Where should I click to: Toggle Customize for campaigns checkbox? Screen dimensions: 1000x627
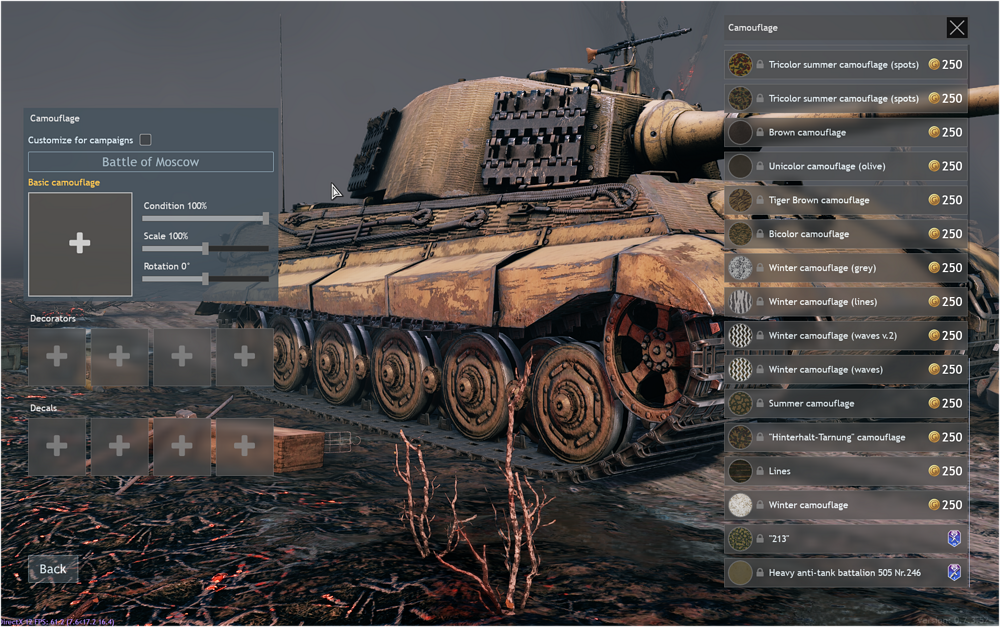tap(146, 140)
